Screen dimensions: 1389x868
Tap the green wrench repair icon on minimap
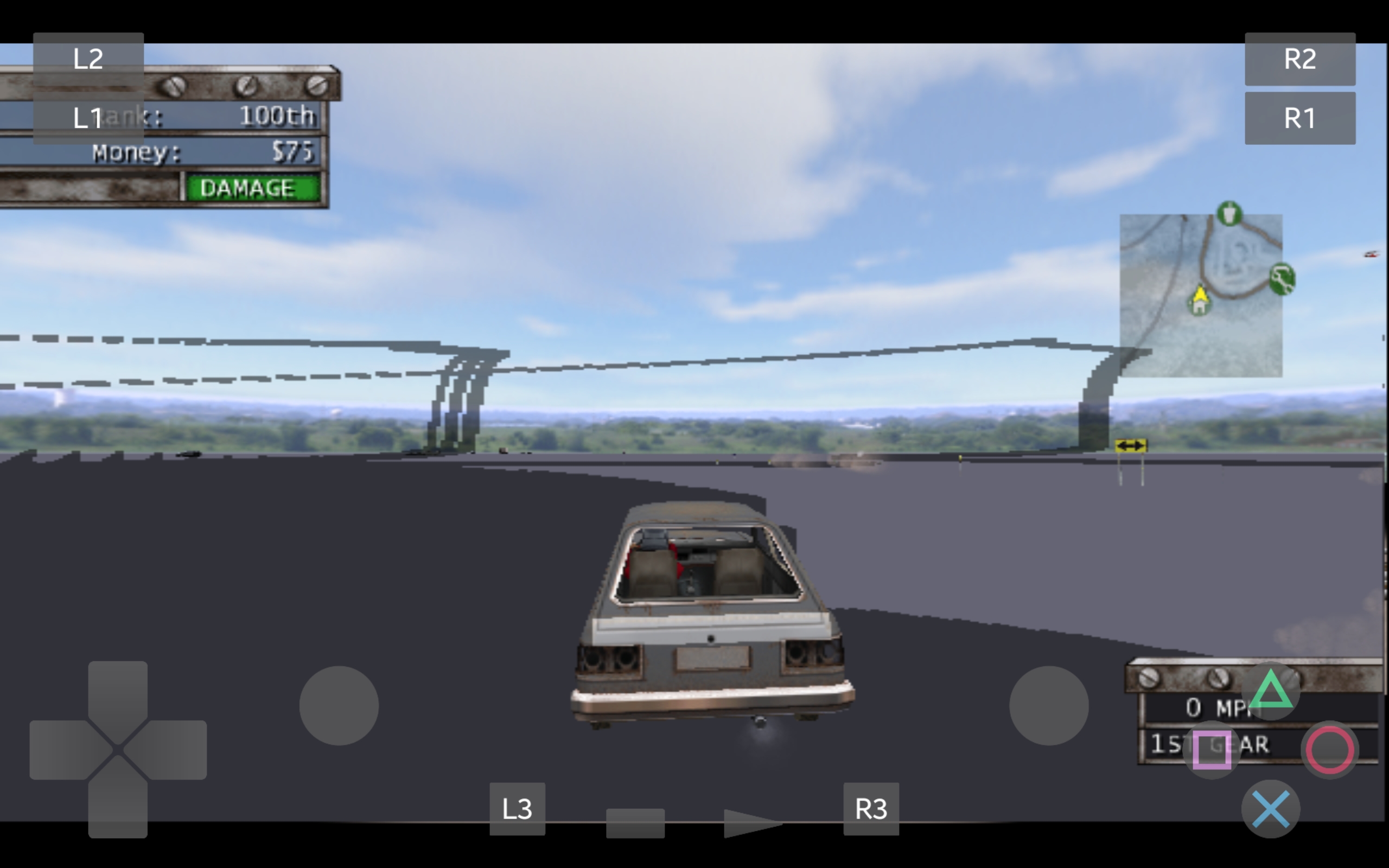click(x=1282, y=279)
